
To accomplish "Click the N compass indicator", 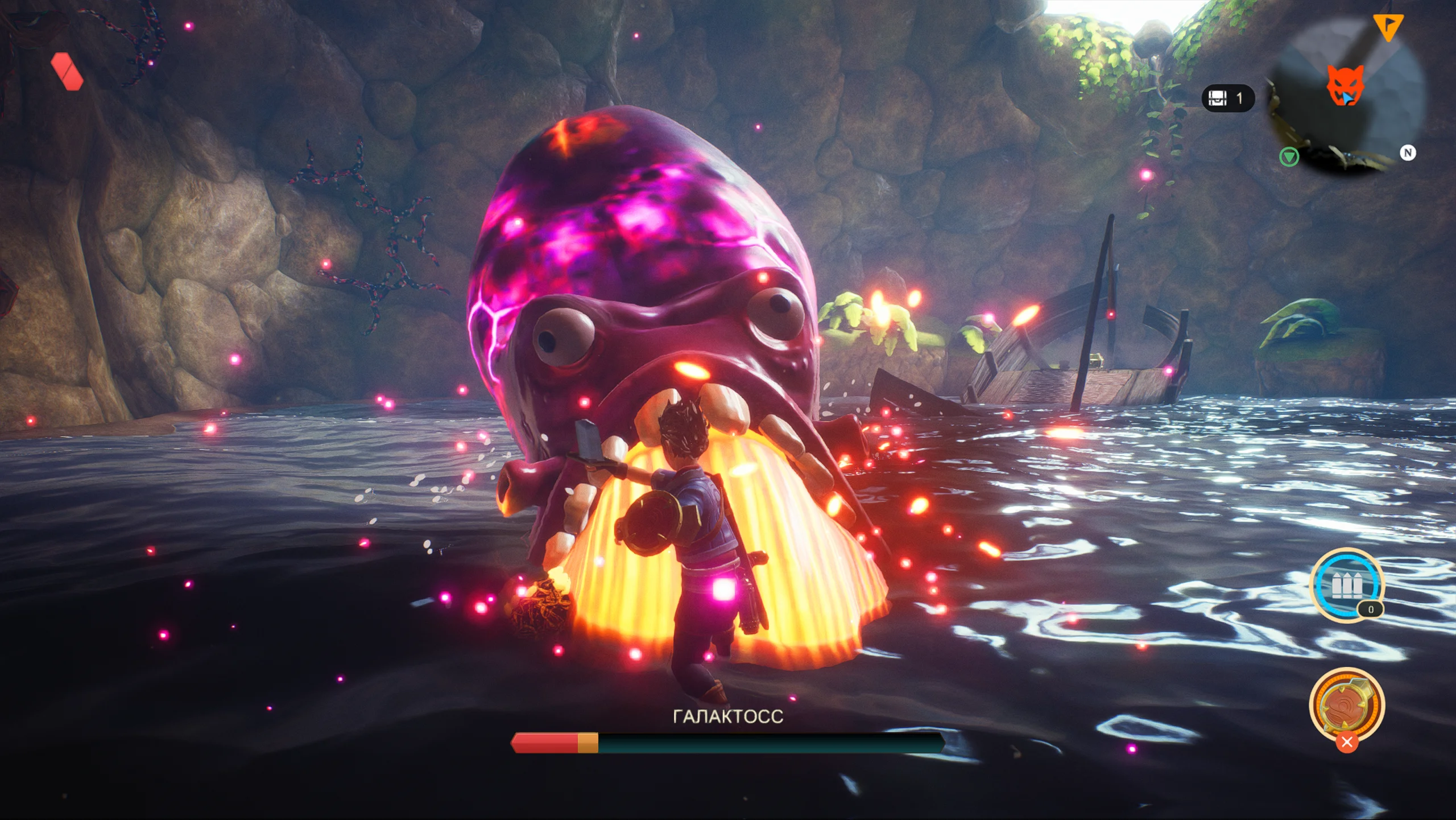I will [1408, 153].
